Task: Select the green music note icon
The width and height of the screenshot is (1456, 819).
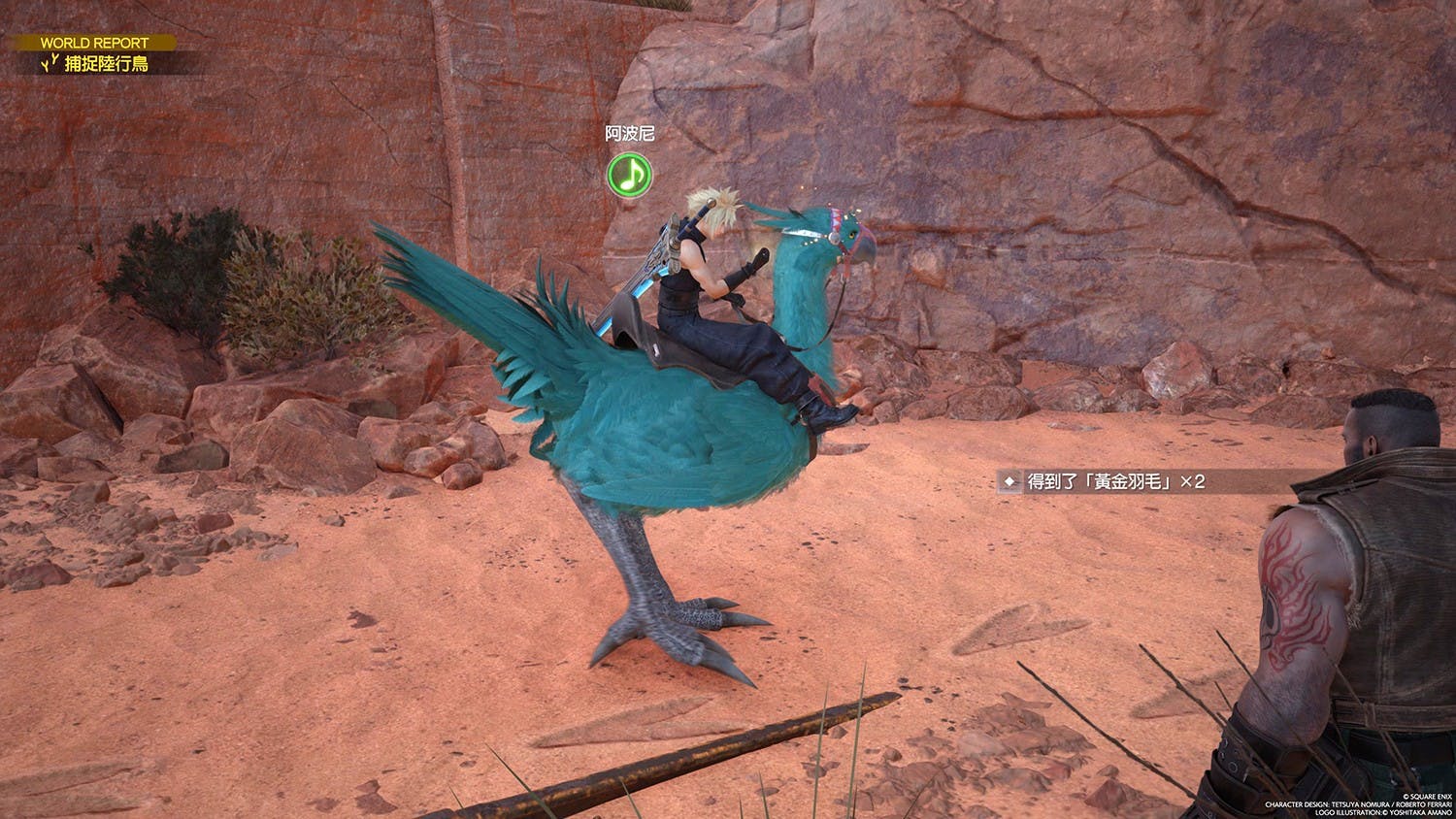Action: pos(629,175)
